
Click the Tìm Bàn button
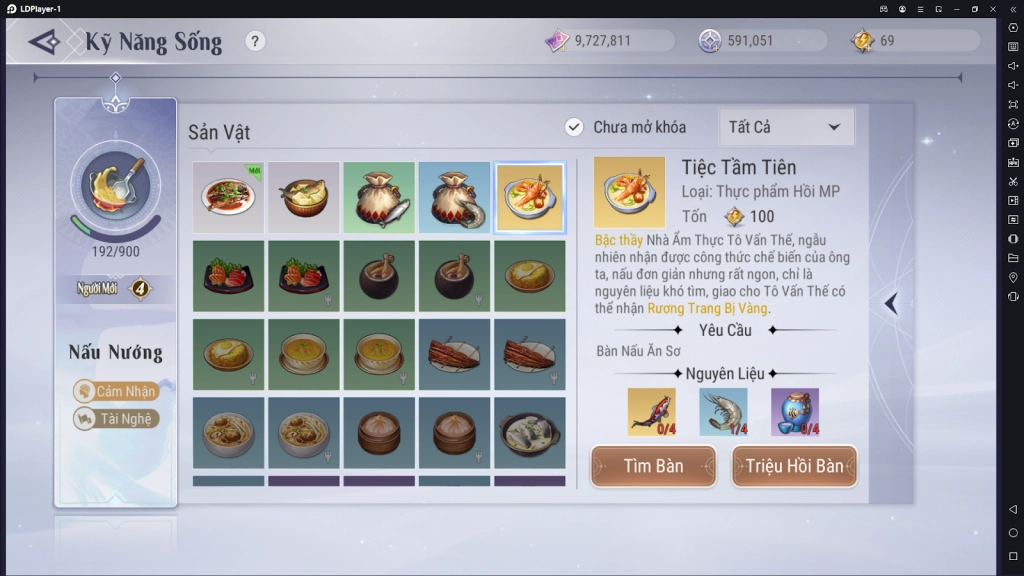point(653,466)
